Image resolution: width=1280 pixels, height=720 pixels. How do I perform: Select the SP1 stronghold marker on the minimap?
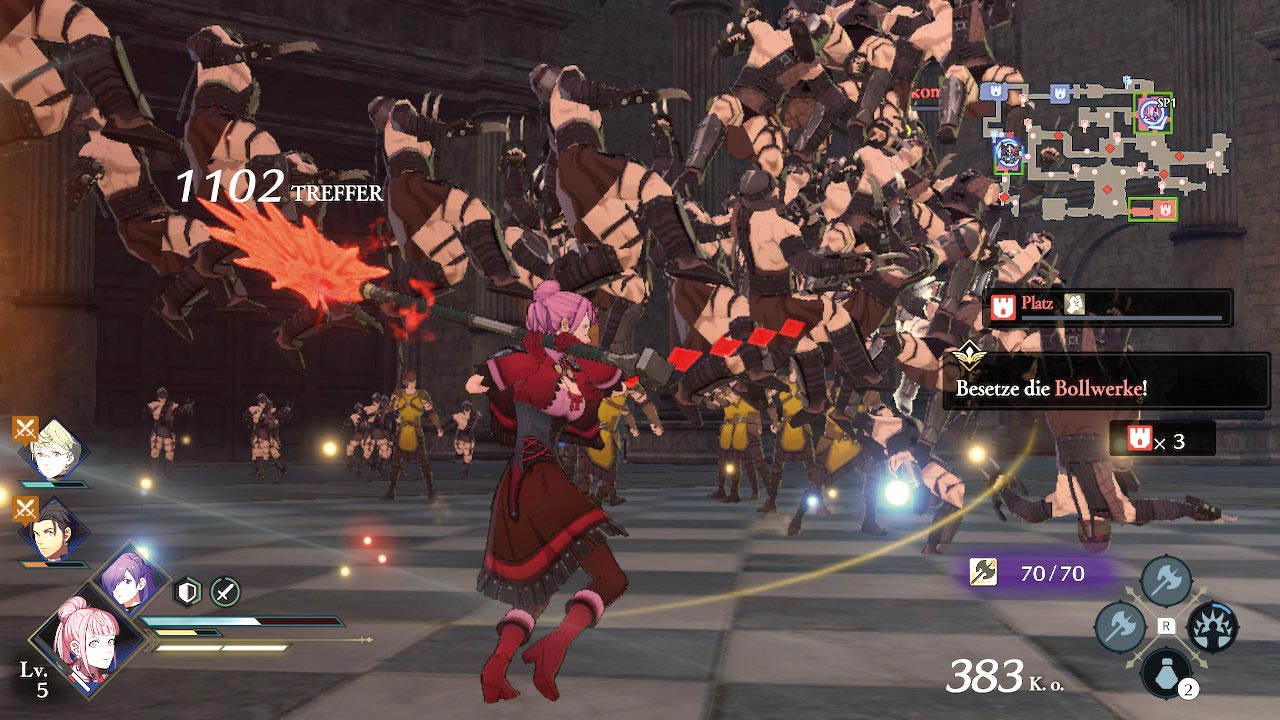pyautogui.click(x=1152, y=114)
